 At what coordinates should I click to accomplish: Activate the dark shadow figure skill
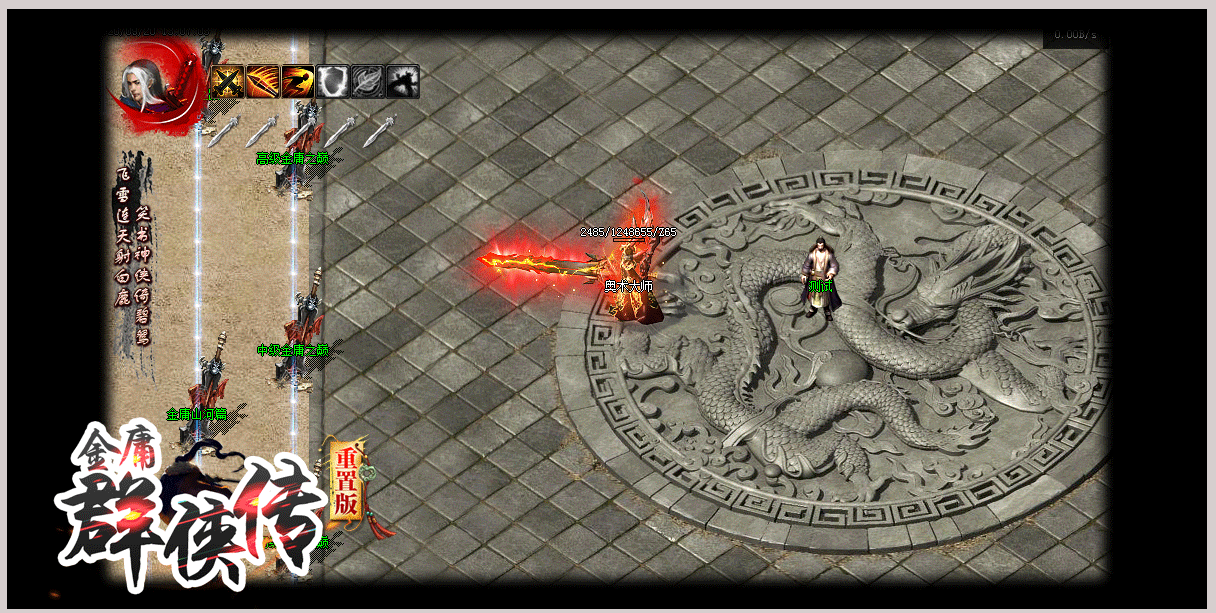click(x=403, y=81)
